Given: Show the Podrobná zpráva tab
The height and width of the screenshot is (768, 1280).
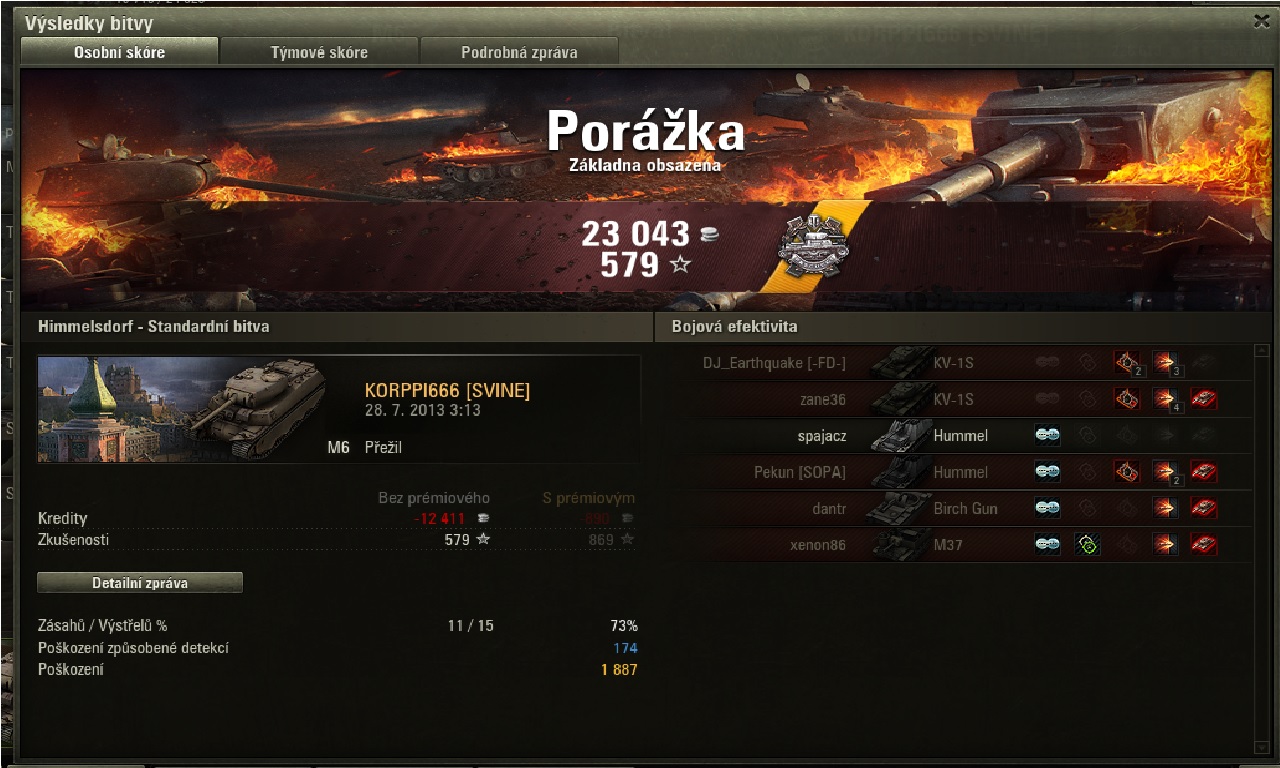Looking at the screenshot, I should point(519,52).
